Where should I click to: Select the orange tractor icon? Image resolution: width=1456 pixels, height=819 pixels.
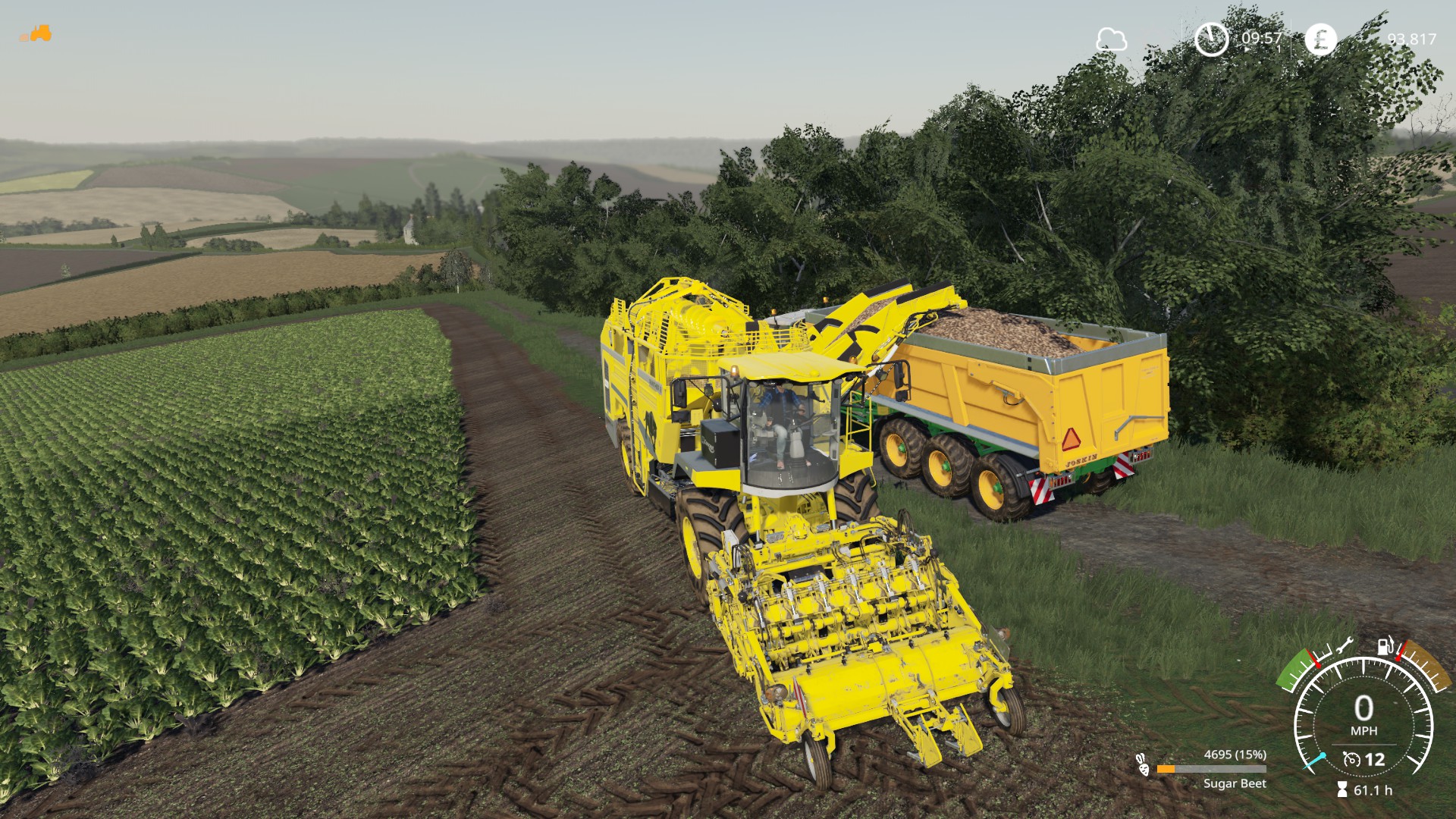pos(36,34)
